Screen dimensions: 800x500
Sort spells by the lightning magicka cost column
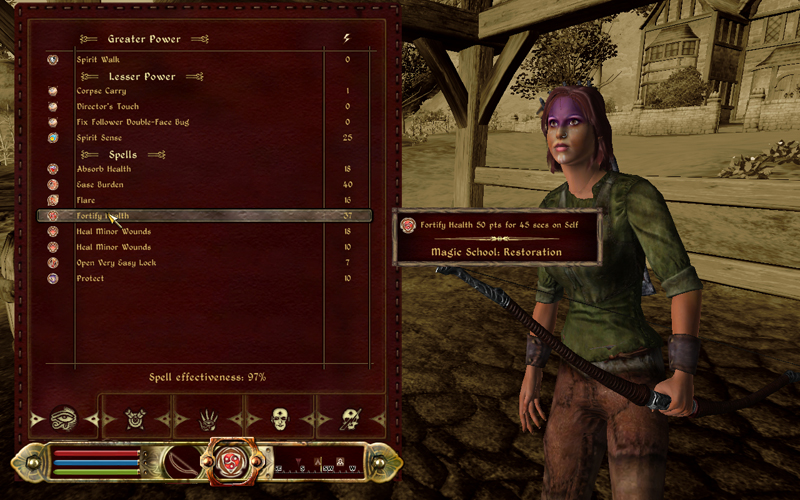(x=347, y=38)
